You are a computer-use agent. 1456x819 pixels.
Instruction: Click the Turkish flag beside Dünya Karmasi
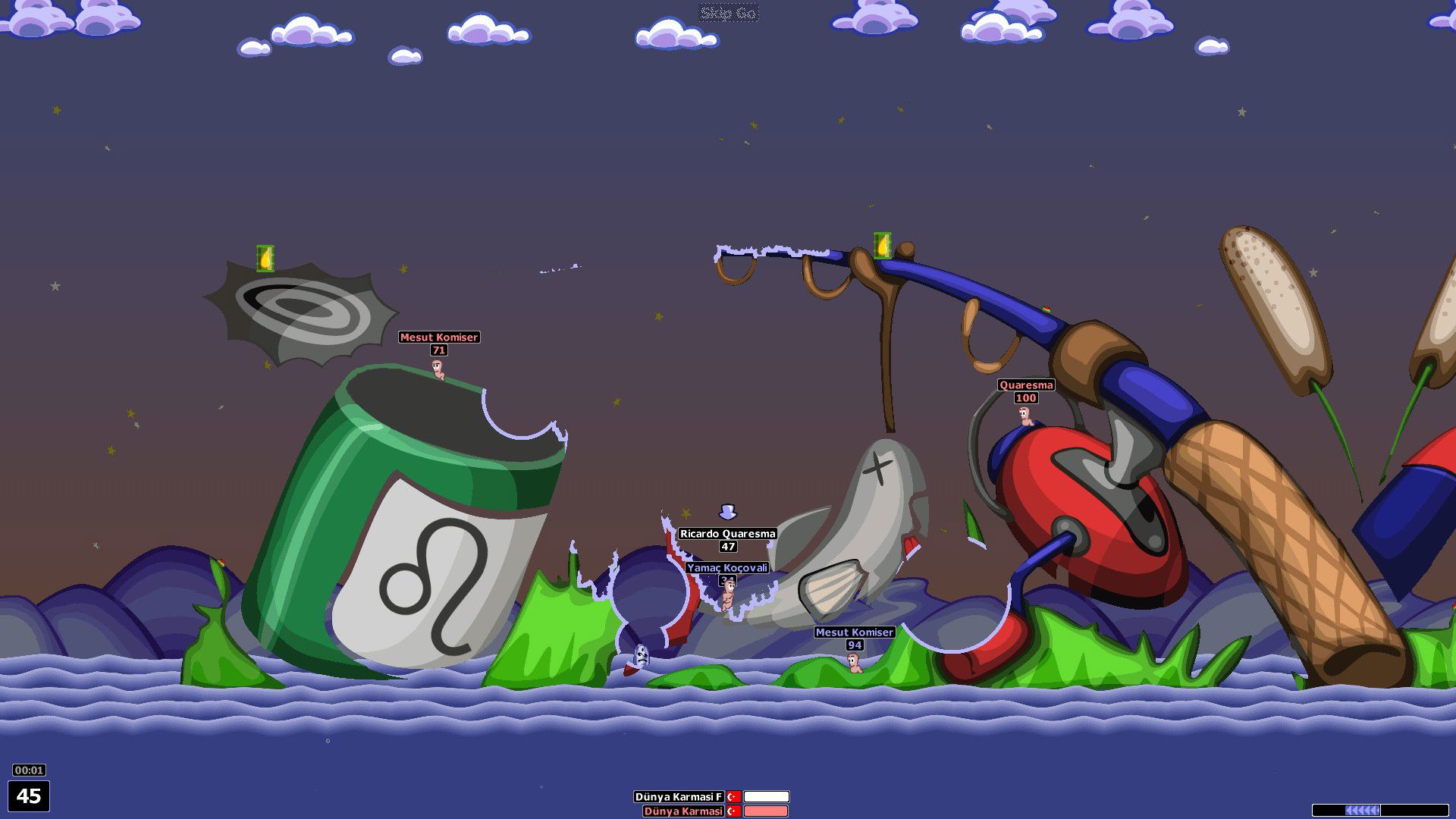[732, 812]
